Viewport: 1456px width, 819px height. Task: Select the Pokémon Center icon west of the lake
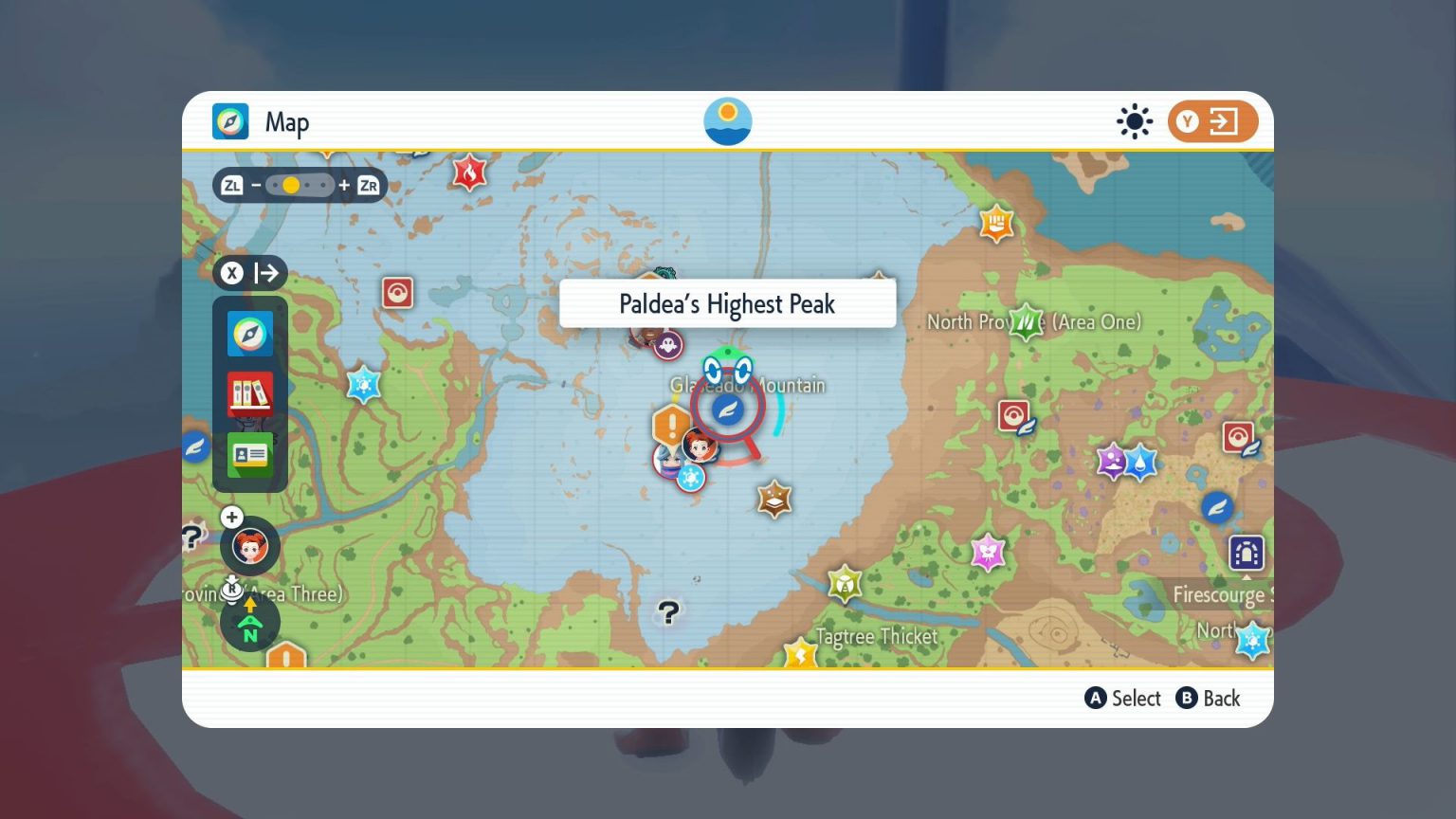[395, 294]
